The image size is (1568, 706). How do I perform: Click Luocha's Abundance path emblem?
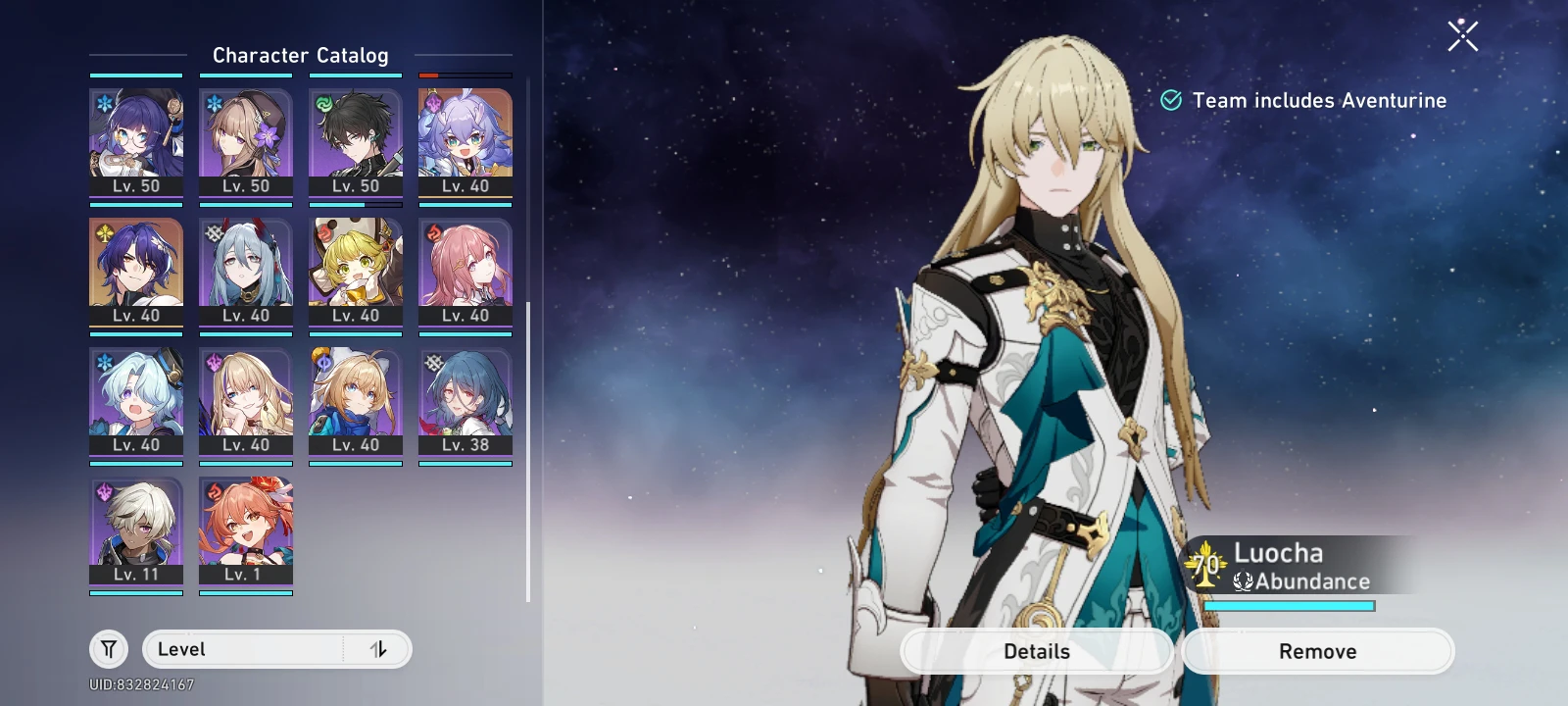pos(1243,580)
